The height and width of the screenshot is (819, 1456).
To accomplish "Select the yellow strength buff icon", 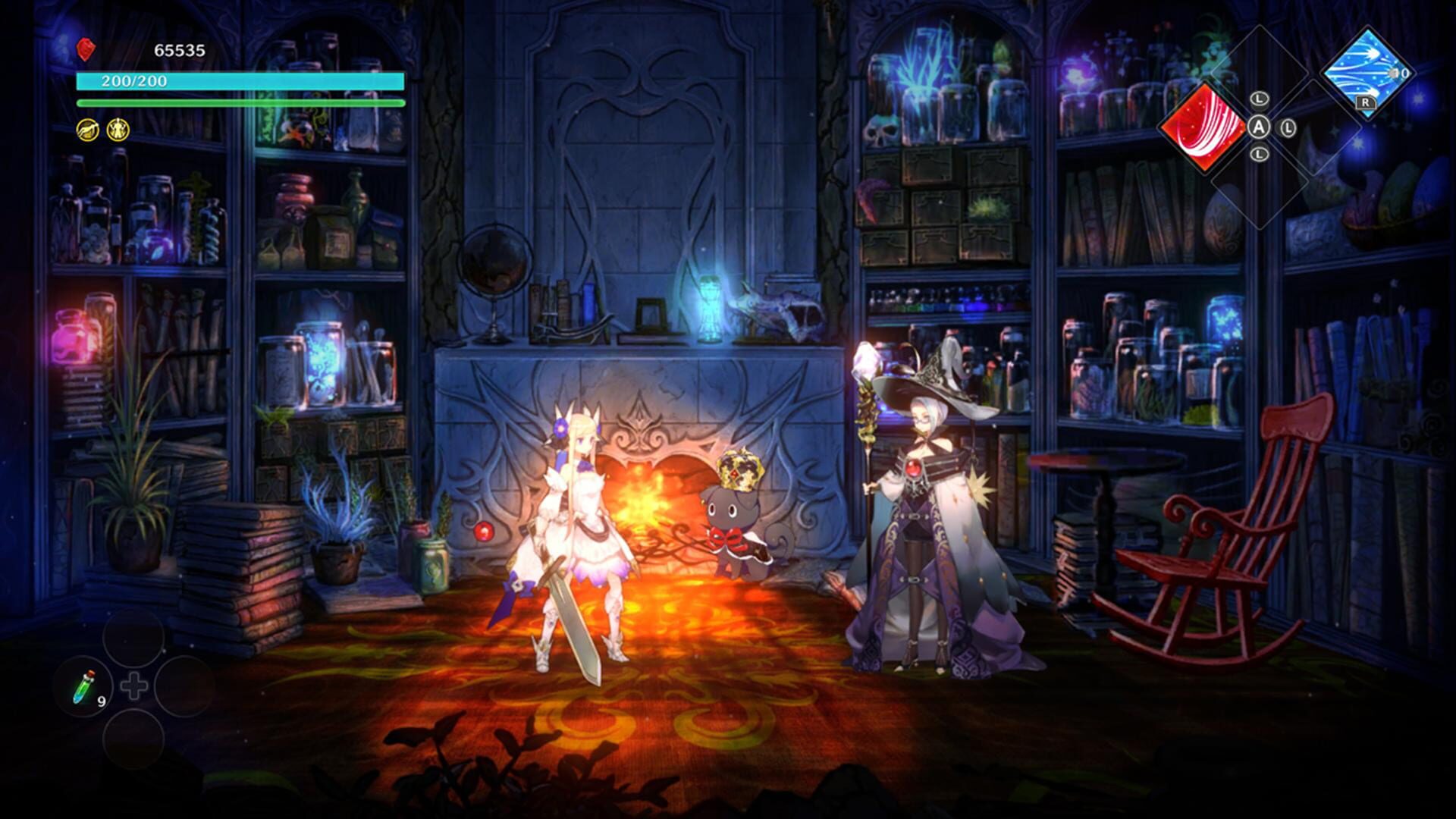I will coord(118,130).
